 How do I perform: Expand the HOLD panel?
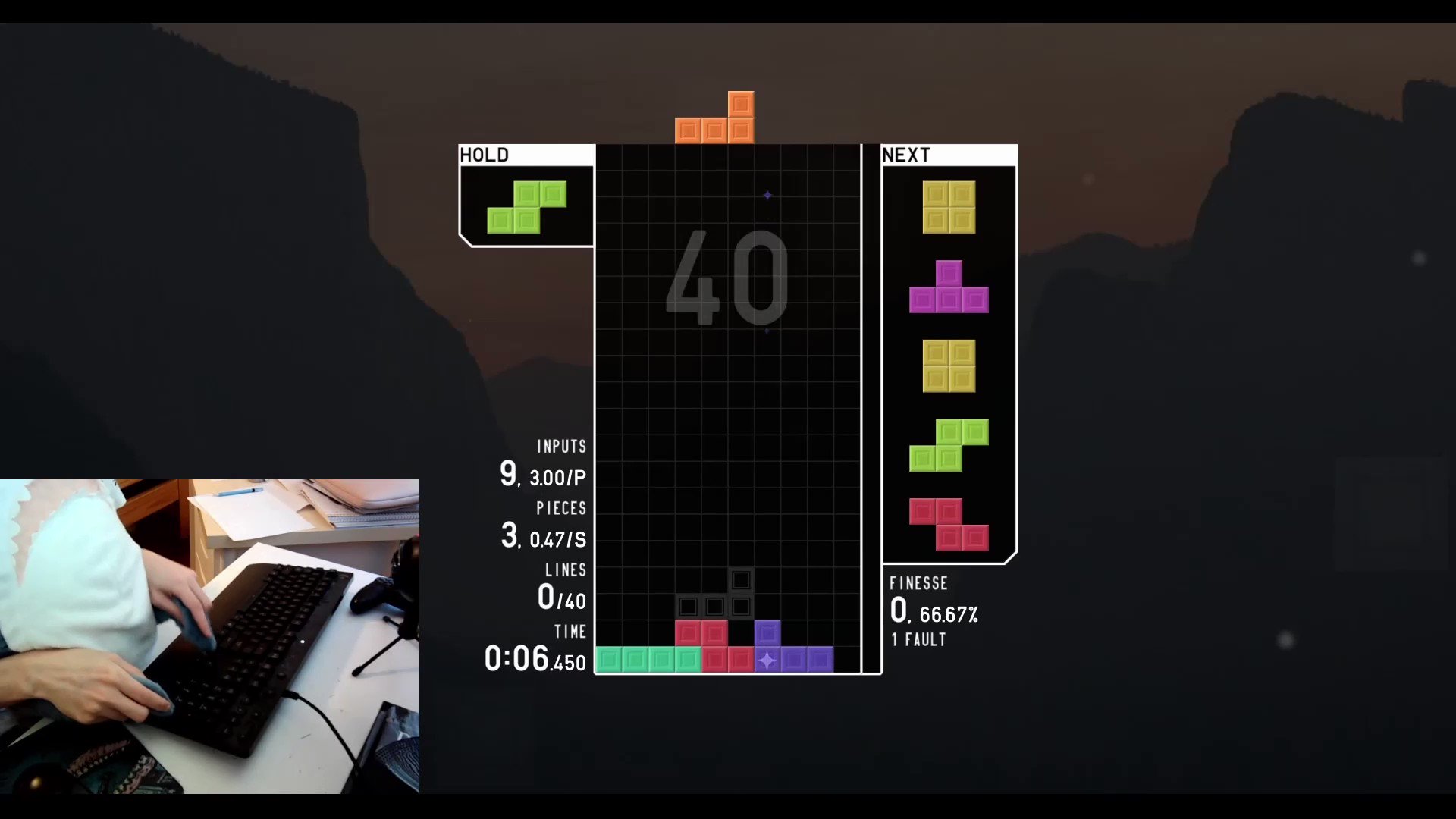click(526, 197)
